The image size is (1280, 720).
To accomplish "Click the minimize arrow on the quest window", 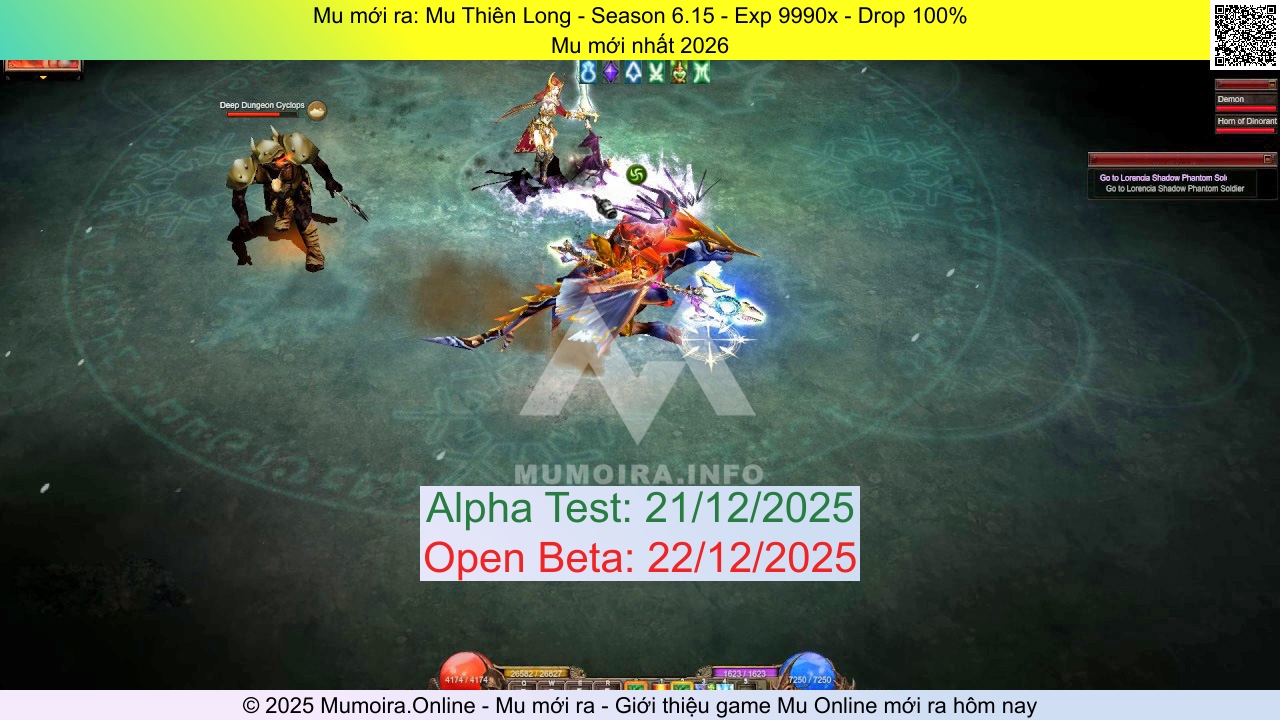I will [x=1268, y=159].
